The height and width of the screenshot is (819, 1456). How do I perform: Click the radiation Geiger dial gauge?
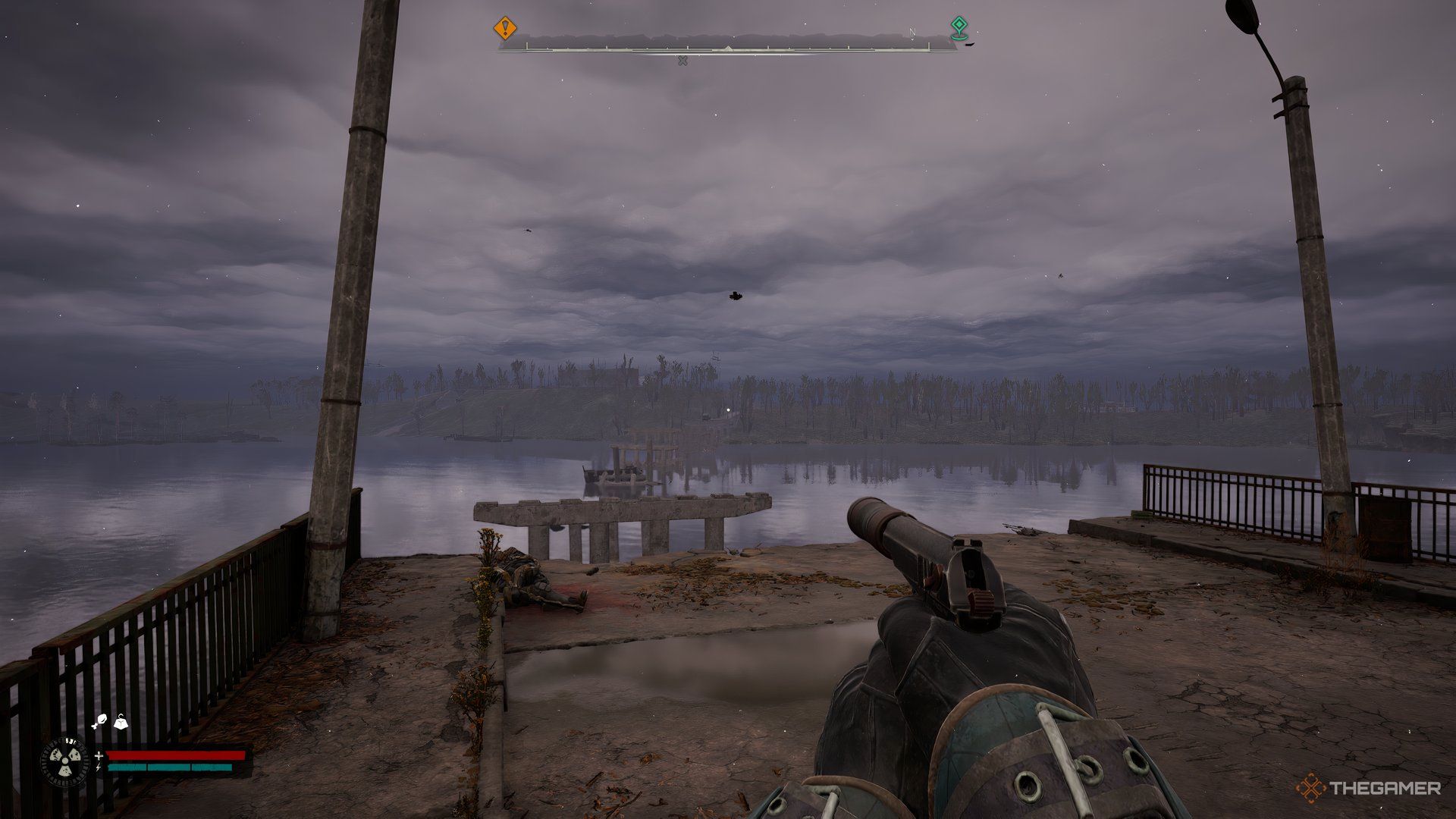(x=64, y=761)
